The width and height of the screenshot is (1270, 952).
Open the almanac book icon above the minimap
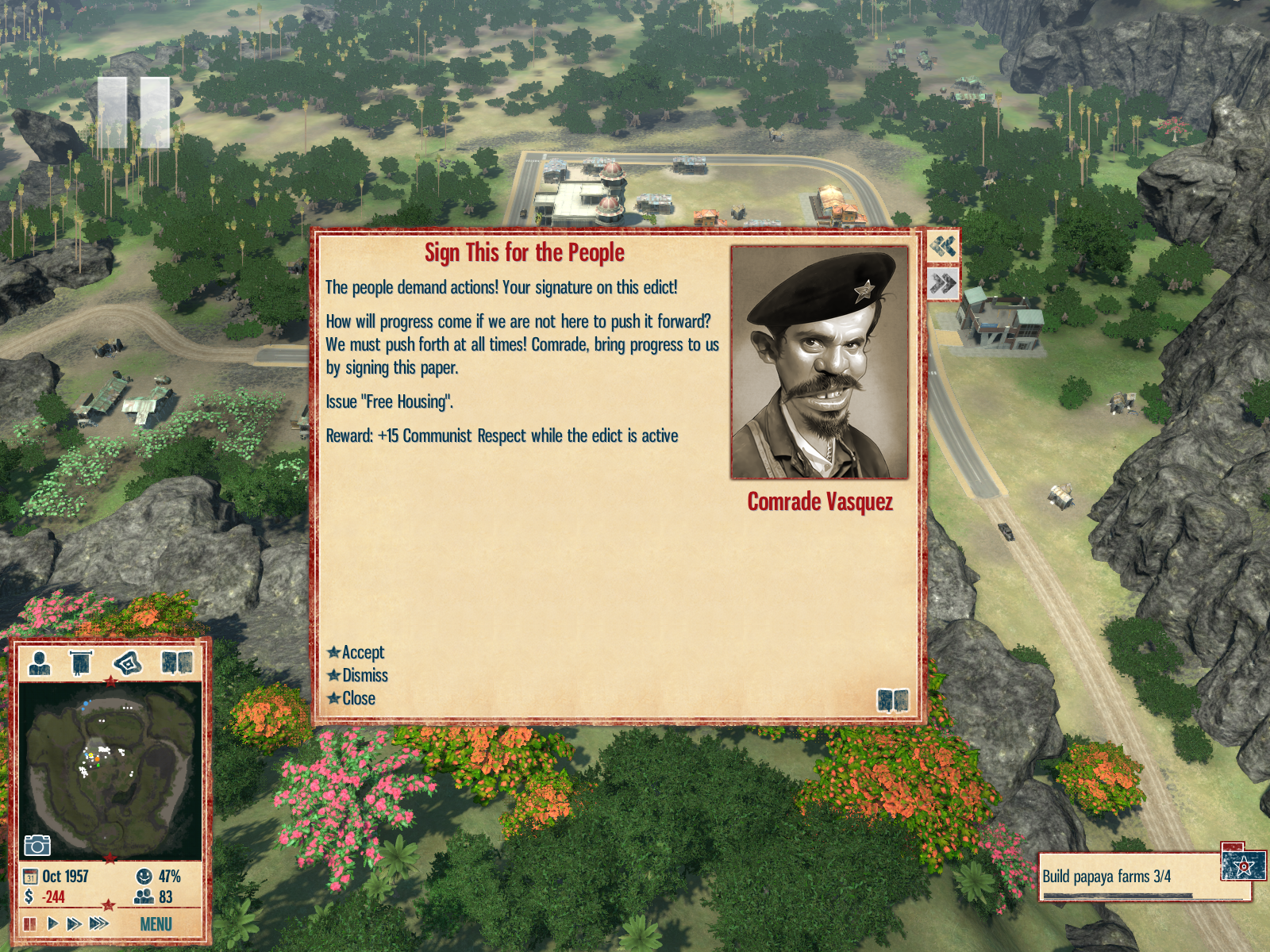(176, 662)
